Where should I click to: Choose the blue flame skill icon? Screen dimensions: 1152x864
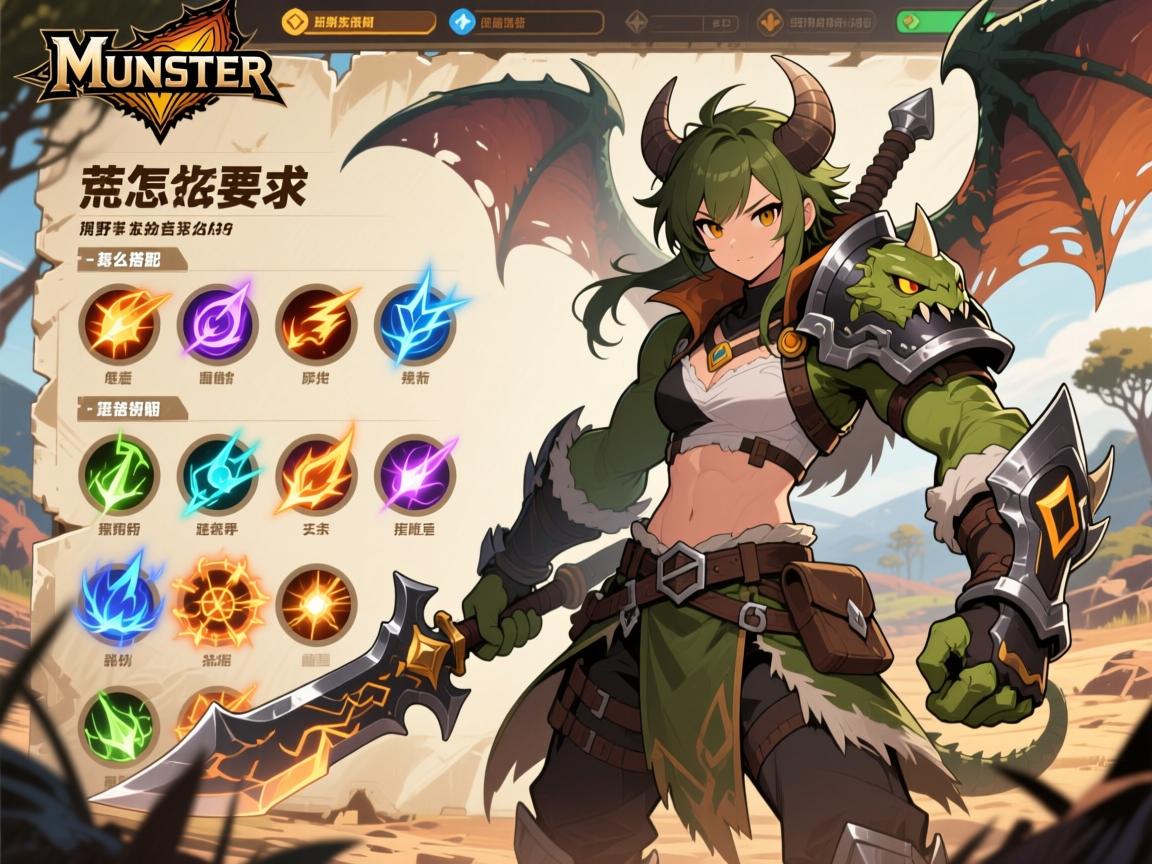[119, 604]
